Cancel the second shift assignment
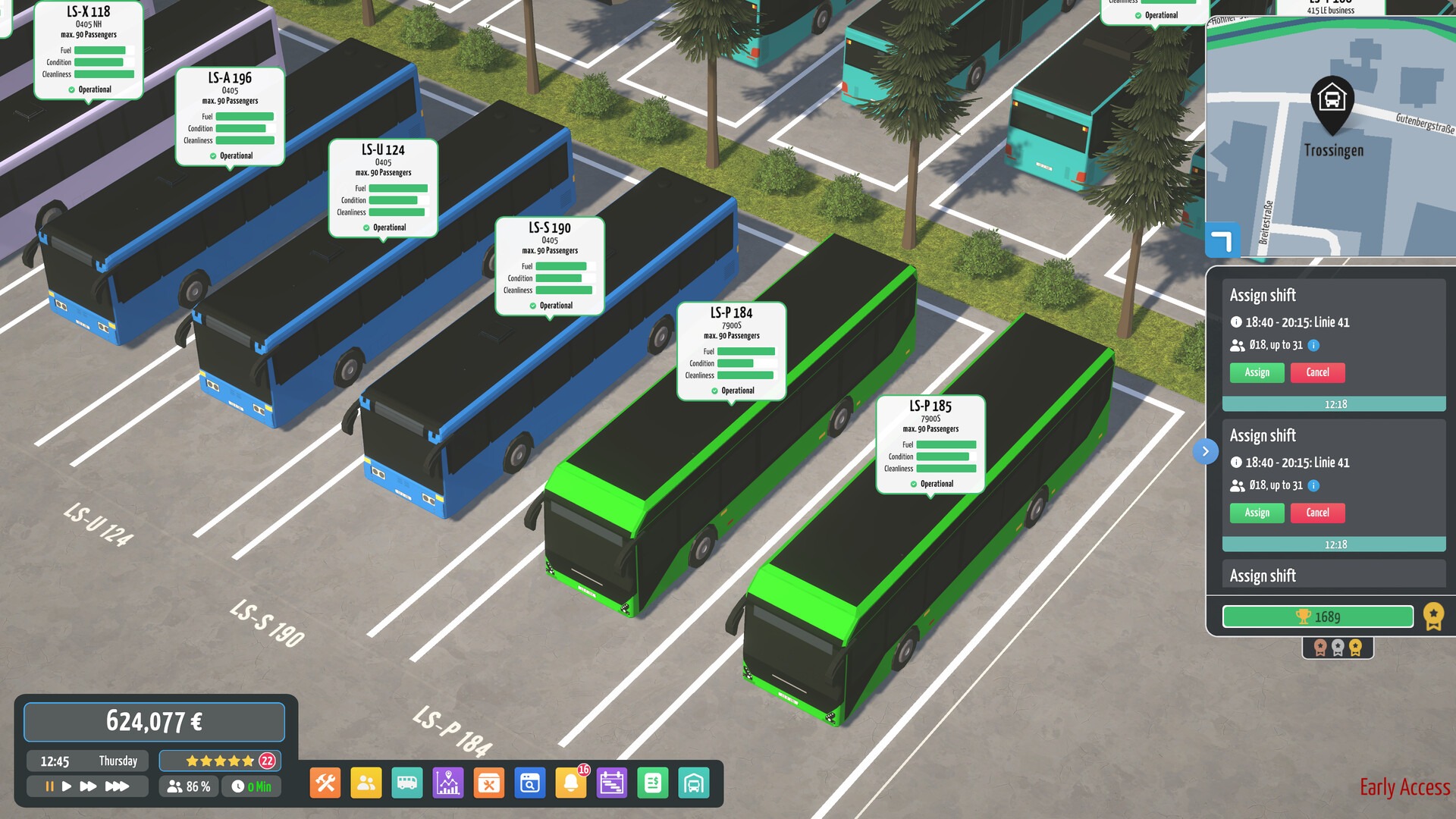Image resolution: width=1456 pixels, height=819 pixels. [x=1318, y=513]
